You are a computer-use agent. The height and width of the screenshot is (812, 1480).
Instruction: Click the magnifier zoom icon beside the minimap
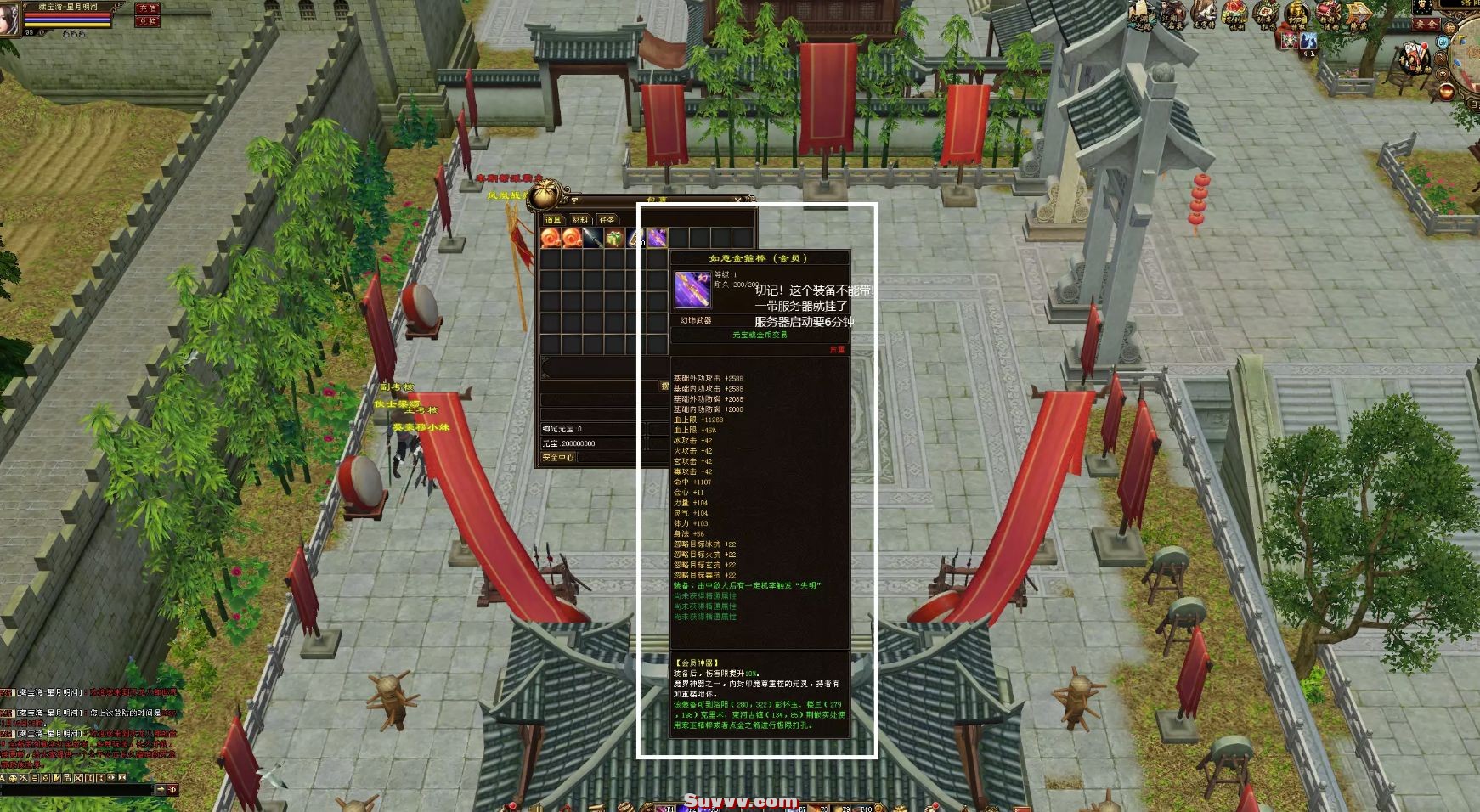(x=1441, y=58)
